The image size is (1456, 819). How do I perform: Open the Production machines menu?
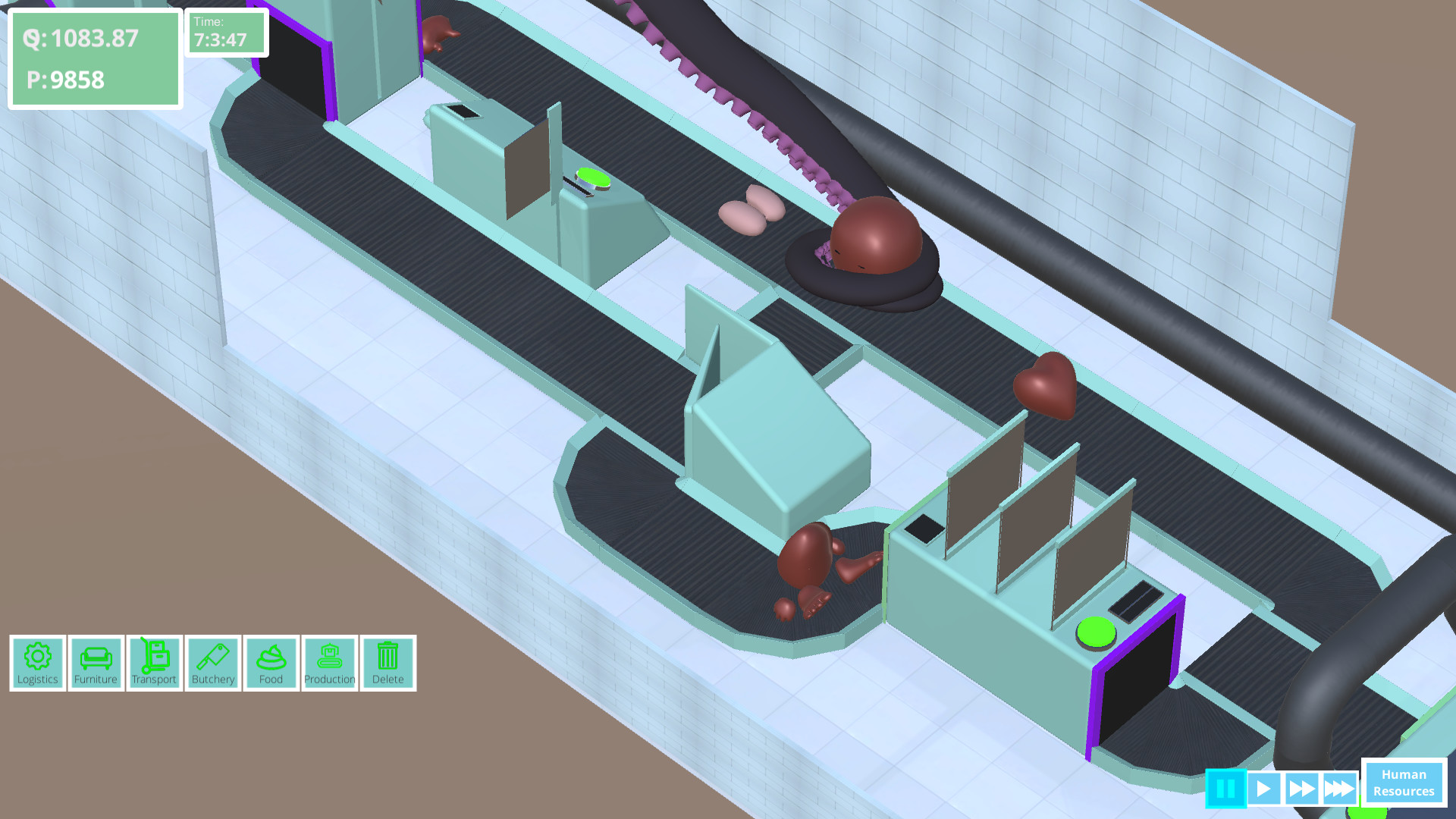329,663
